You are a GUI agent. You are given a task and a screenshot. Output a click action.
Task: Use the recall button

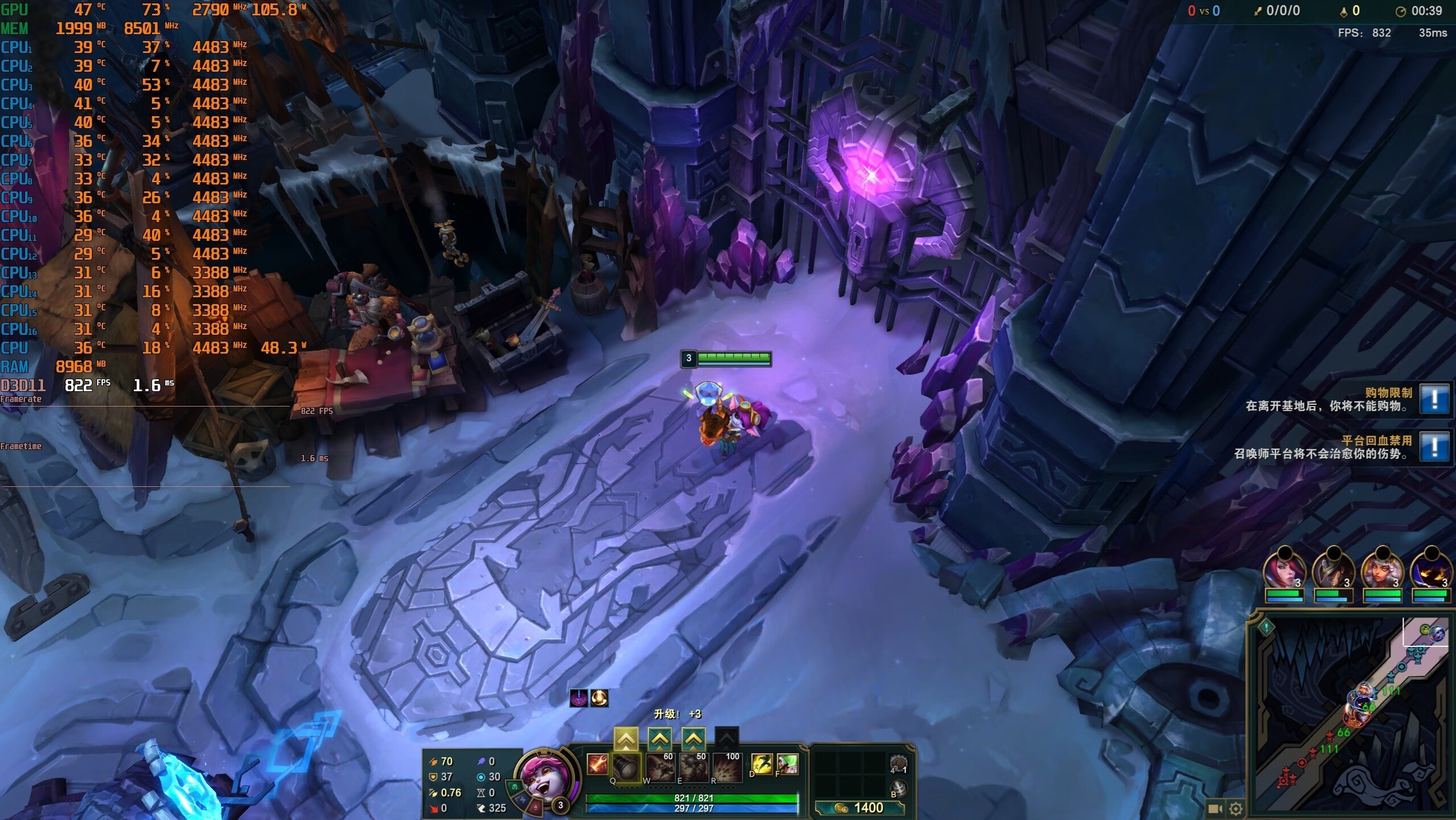[898, 788]
